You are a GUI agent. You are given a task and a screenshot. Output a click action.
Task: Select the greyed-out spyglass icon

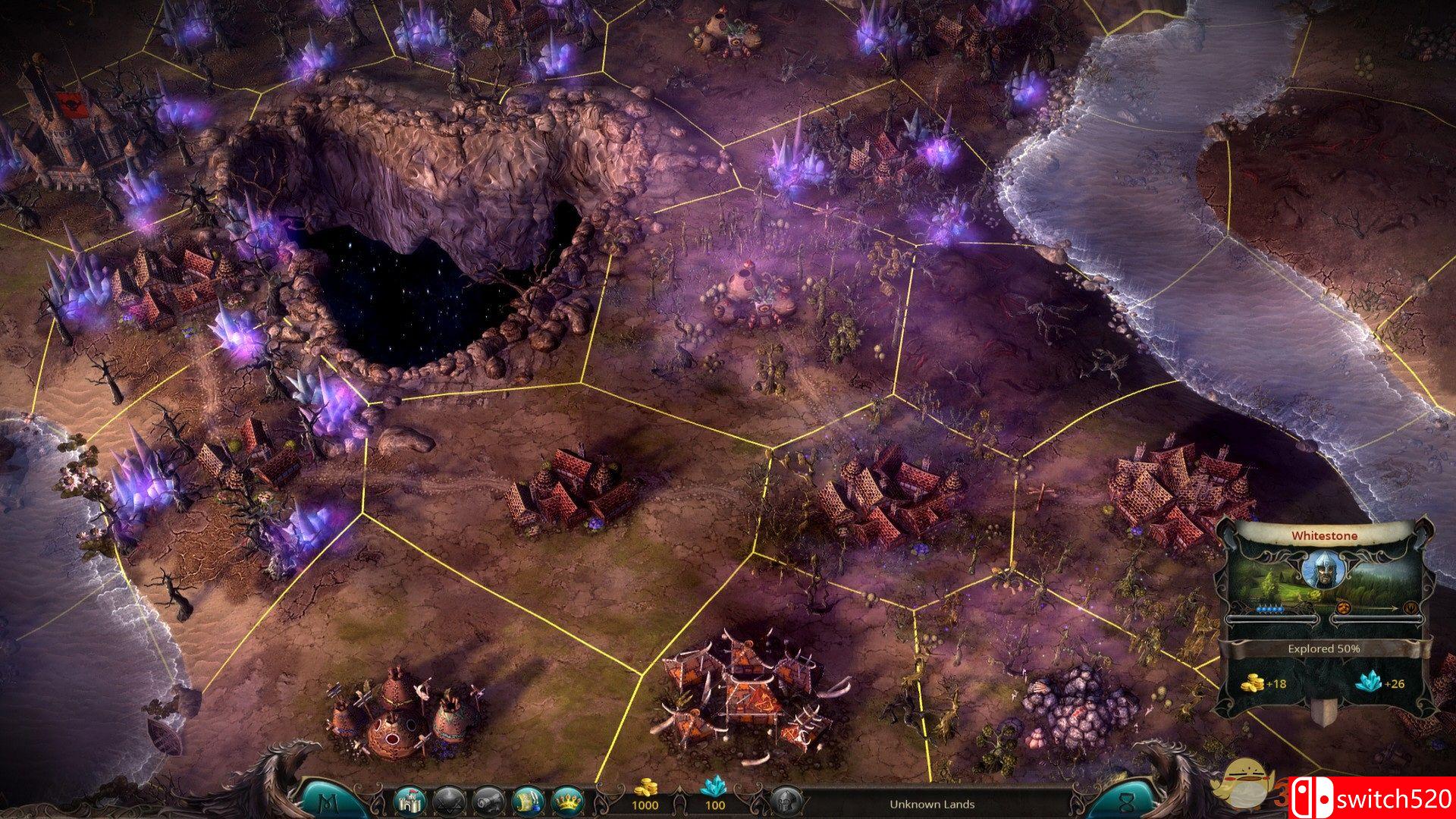tap(487, 801)
